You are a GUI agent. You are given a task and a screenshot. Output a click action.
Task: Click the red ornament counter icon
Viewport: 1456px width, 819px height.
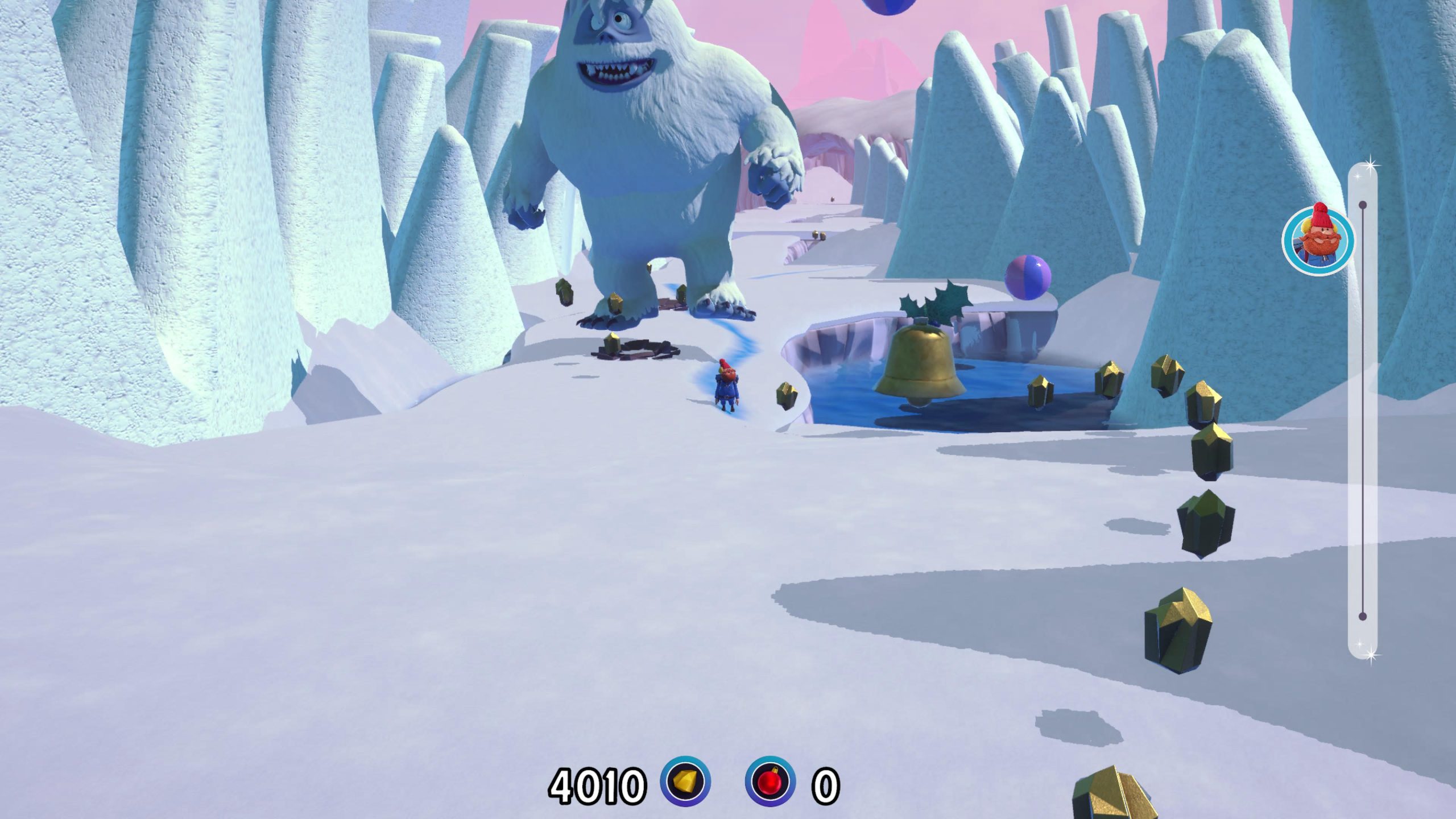[x=770, y=781]
